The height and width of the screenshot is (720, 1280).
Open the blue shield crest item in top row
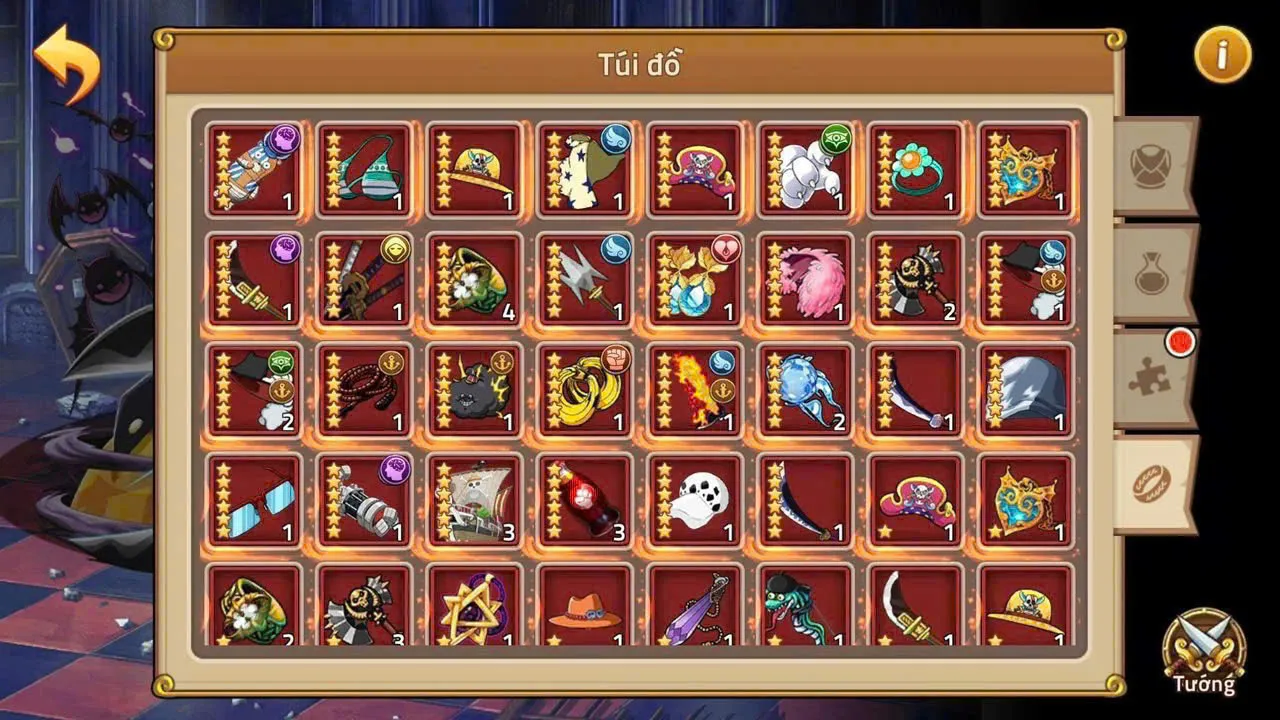click(1023, 168)
